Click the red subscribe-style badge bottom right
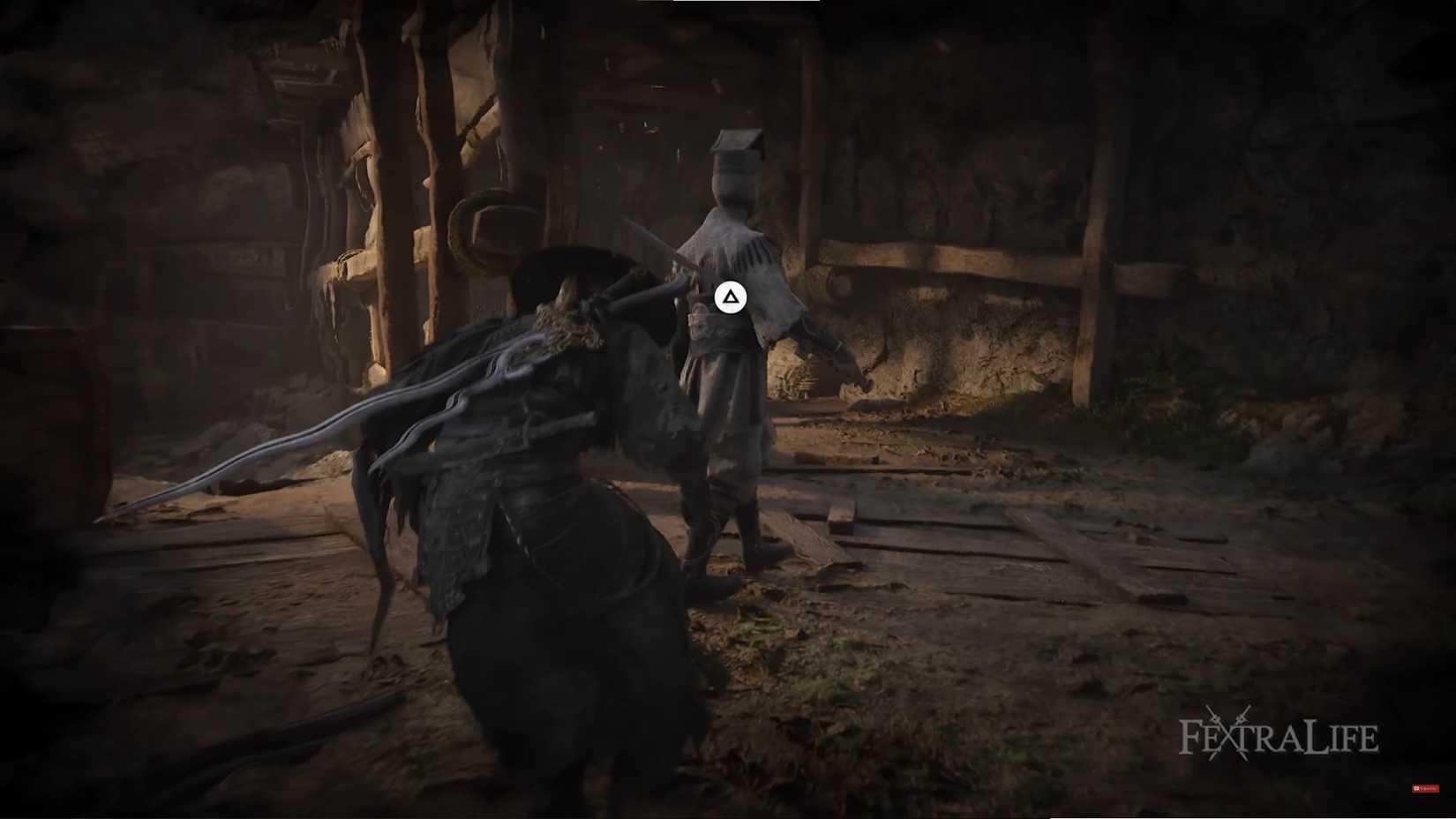The width and height of the screenshot is (1456, 819). pos(1426,788)
